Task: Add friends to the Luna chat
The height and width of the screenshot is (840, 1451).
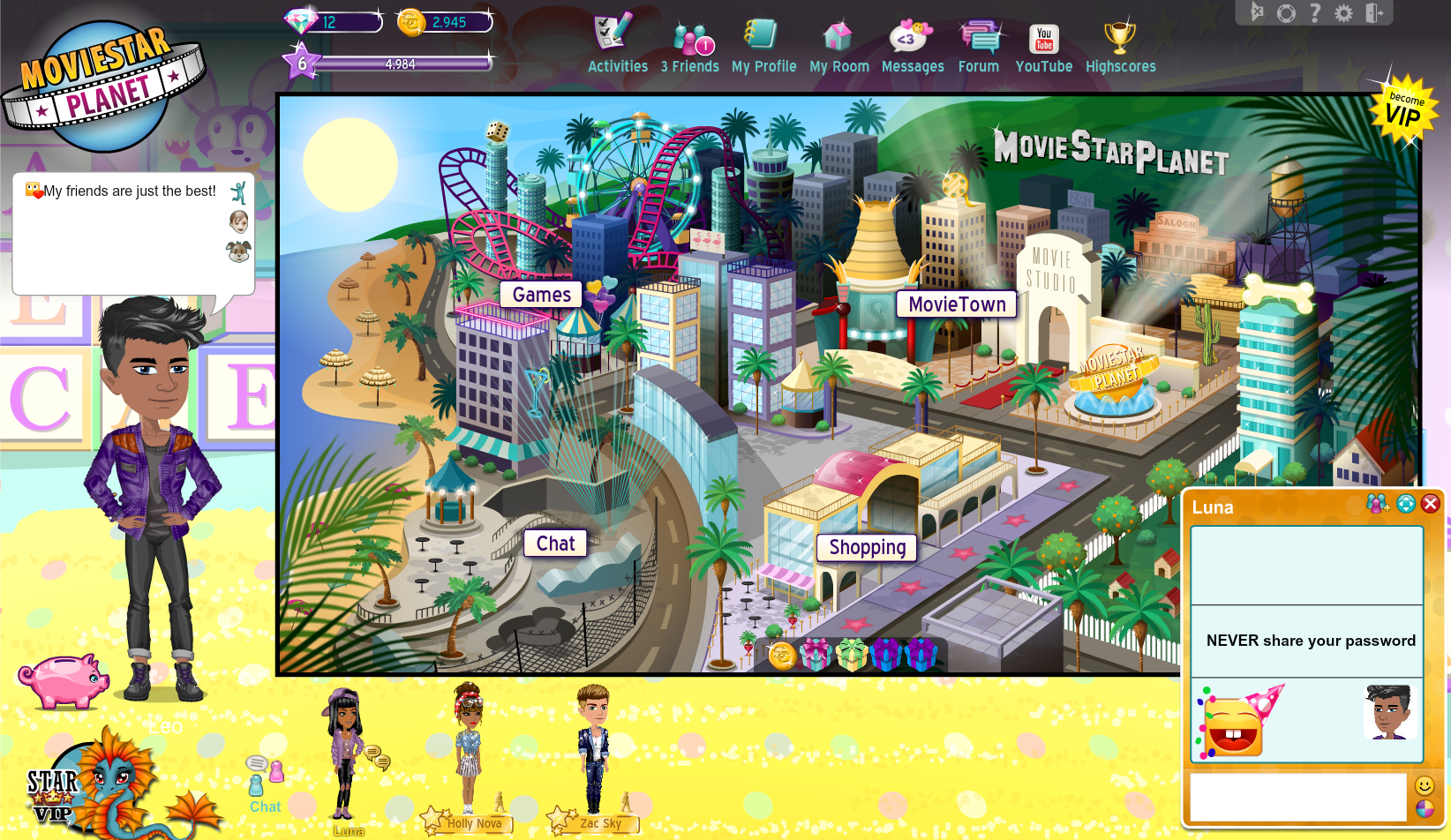Action: (1377, 504)
